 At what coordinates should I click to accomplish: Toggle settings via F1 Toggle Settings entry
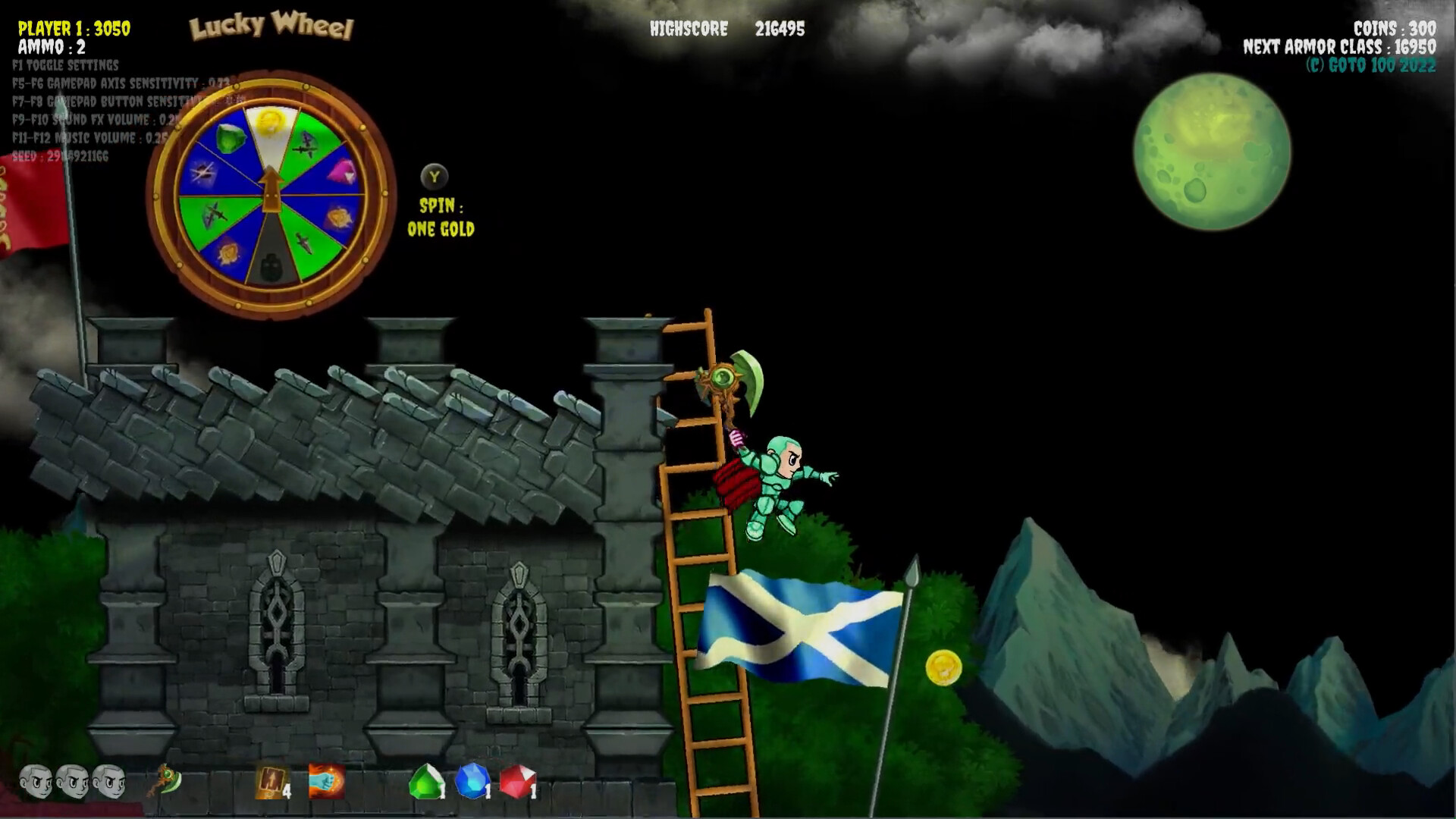64,65
